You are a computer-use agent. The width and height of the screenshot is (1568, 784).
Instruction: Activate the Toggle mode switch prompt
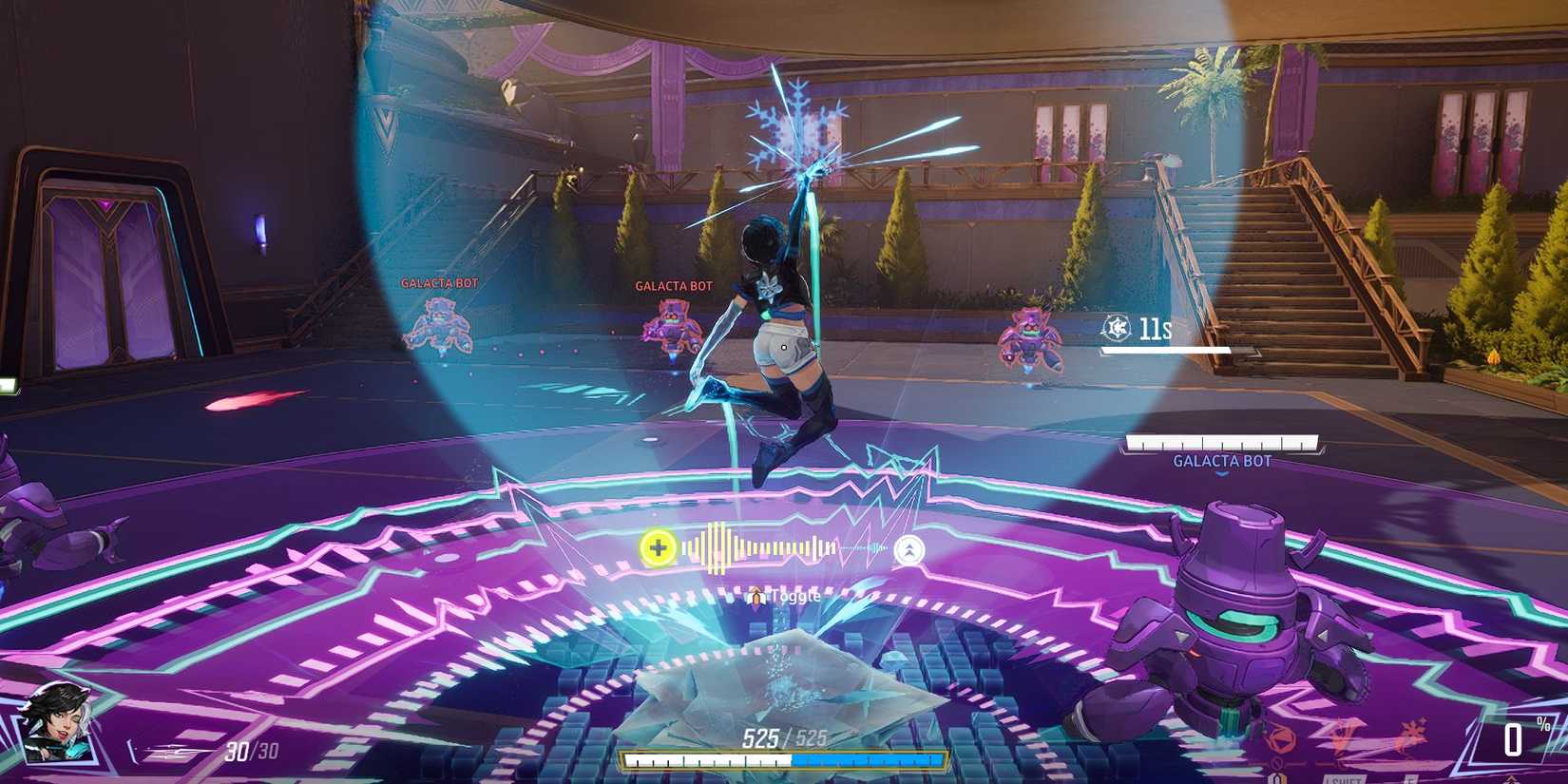(779, 596)
